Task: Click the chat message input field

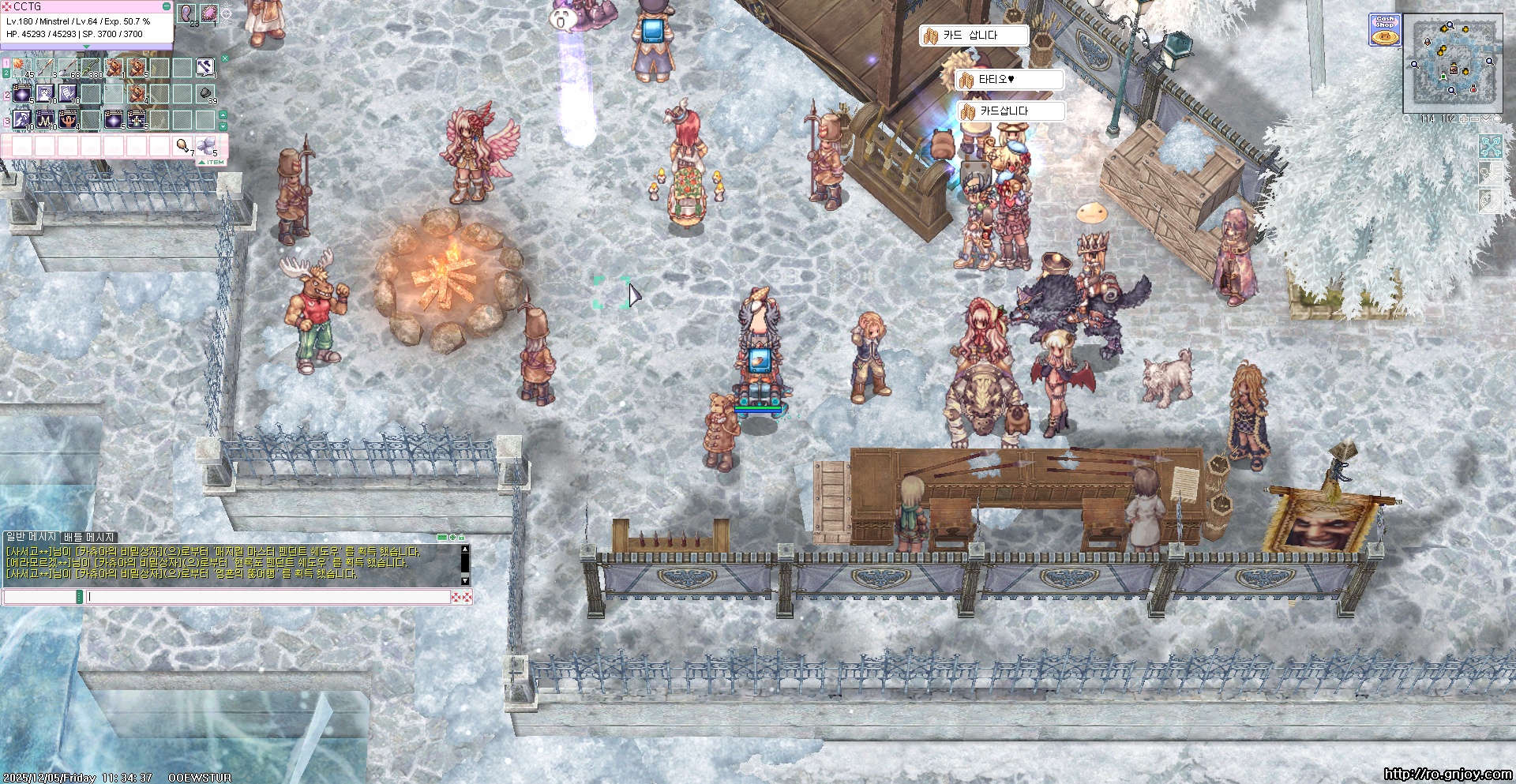Action: point(268,597)
